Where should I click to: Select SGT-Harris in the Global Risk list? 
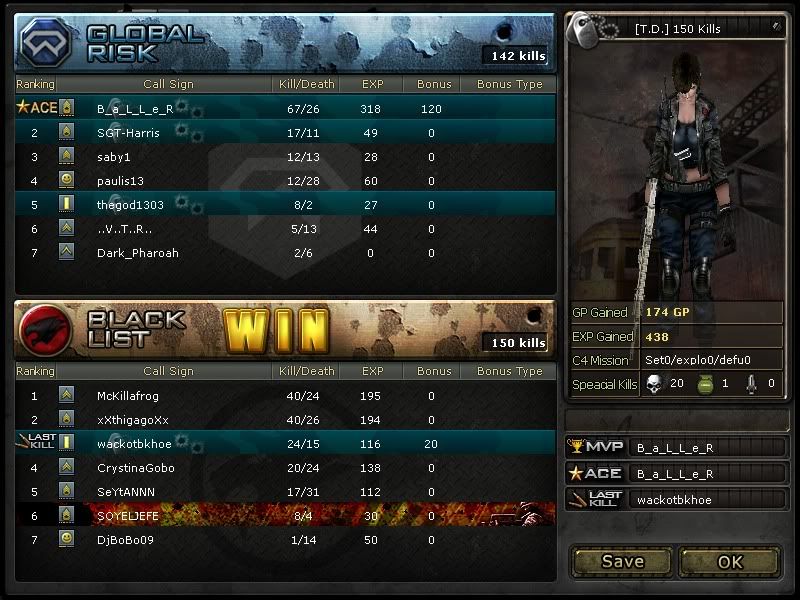point(285,132)
